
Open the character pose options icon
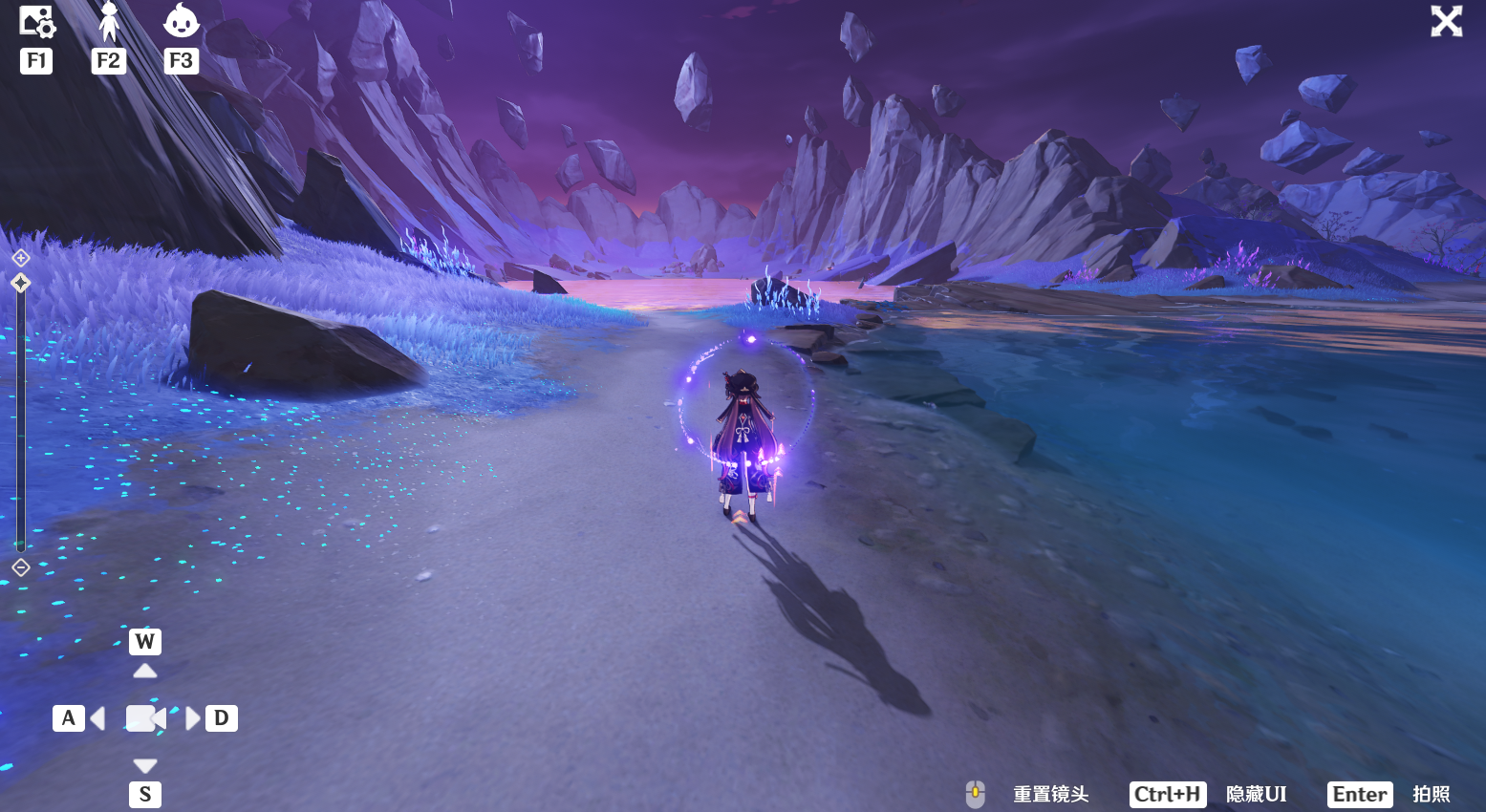point(109,22)
